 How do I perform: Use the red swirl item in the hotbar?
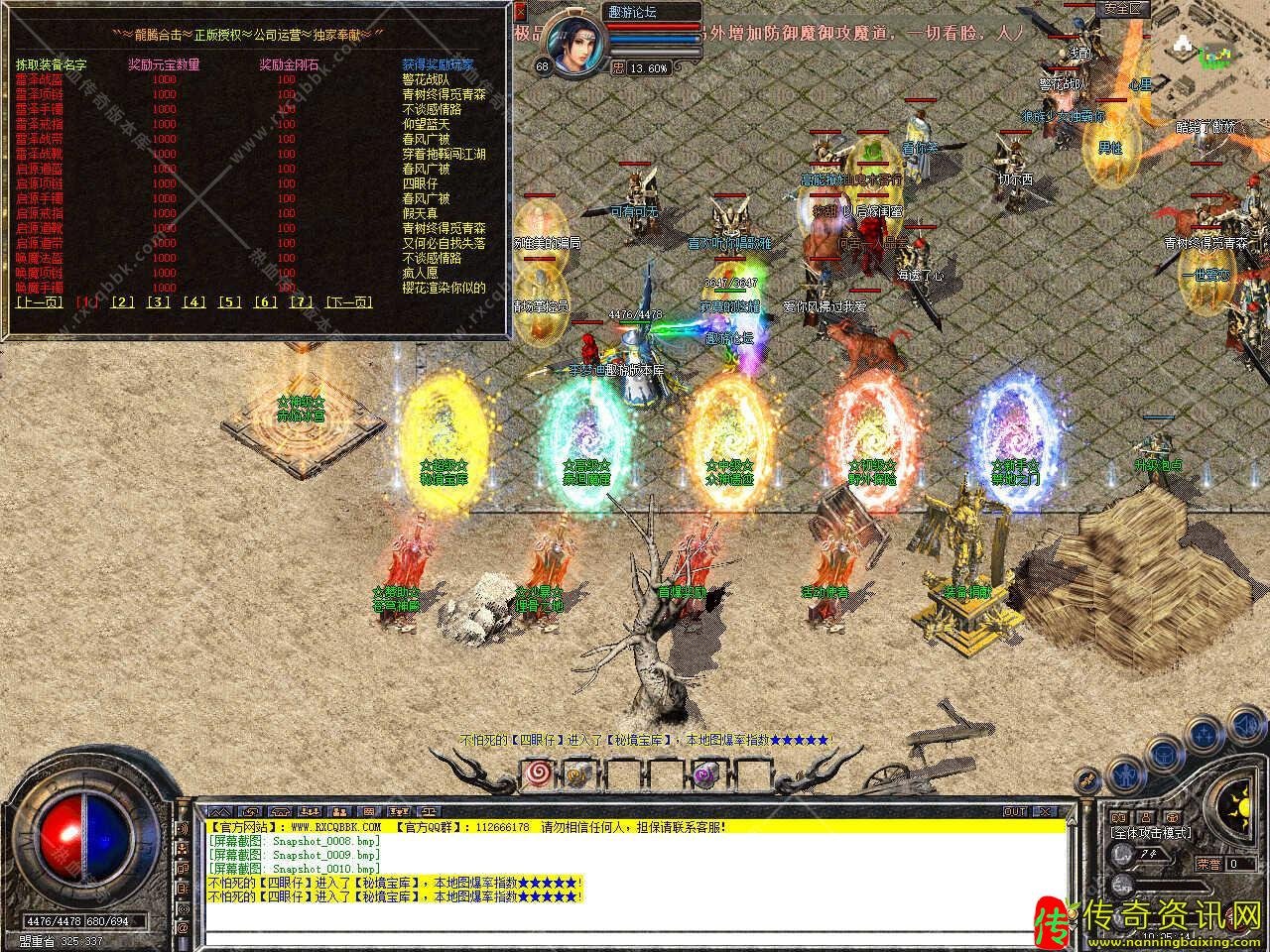[540, 772]
